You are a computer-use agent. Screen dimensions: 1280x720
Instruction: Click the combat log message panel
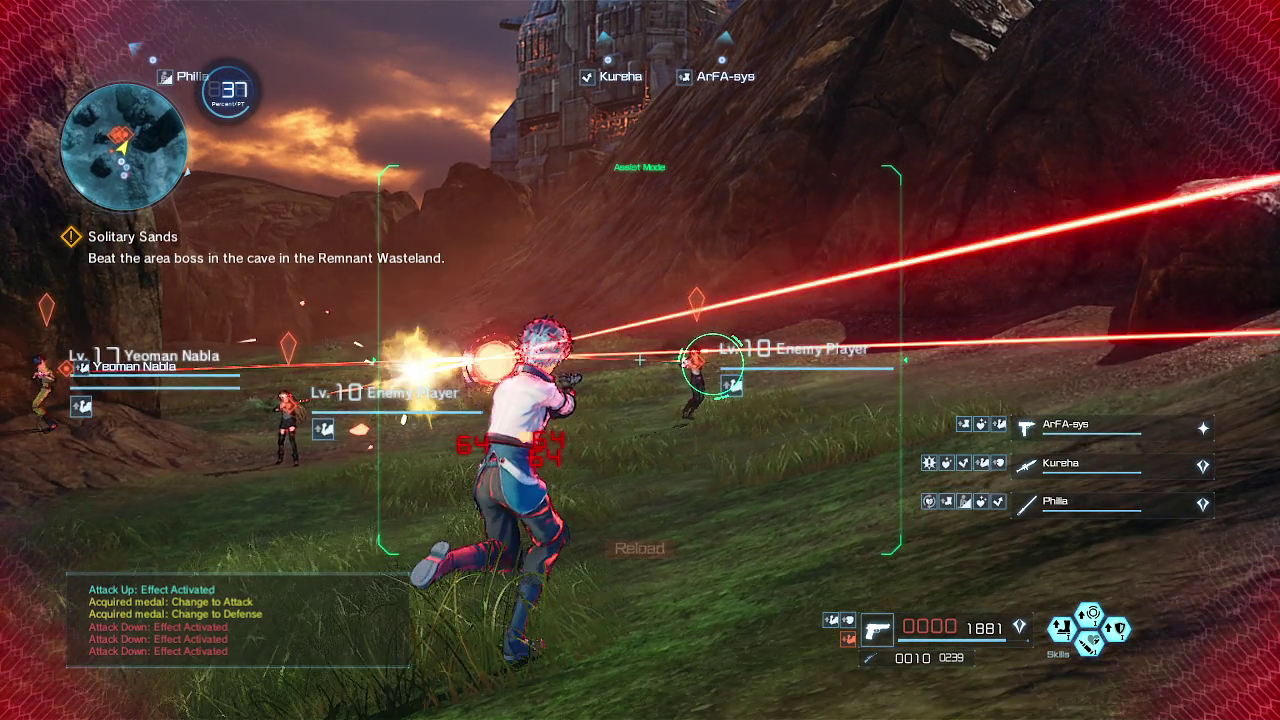coord(238,620)
